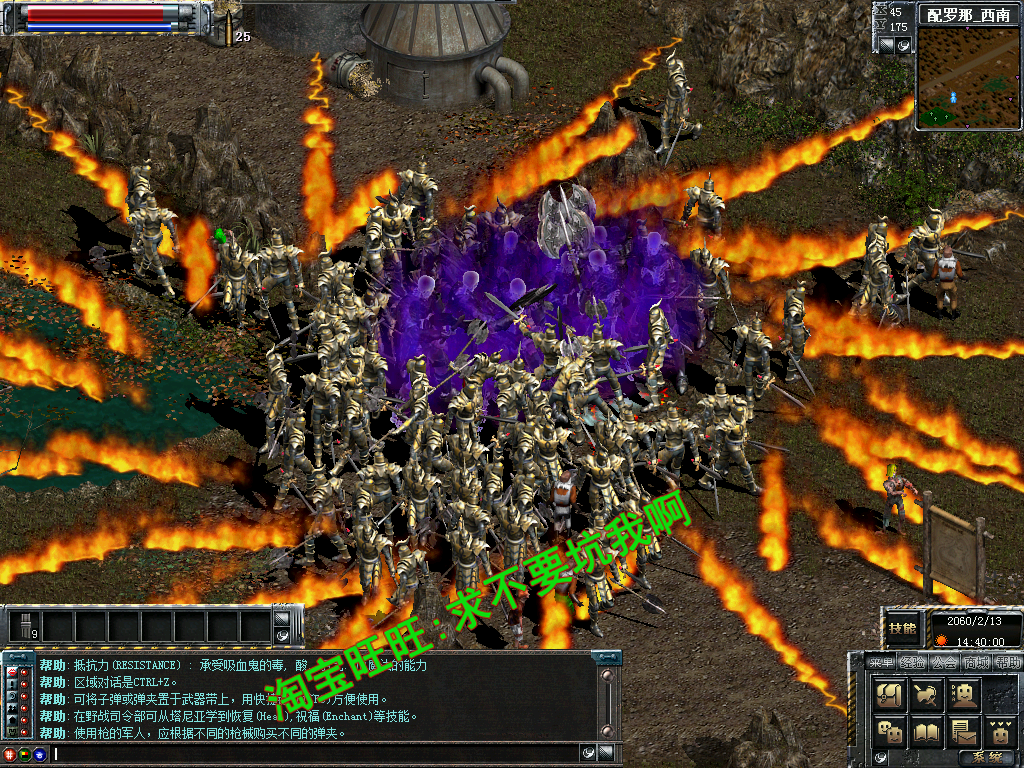1024x768 pixels.
Task: Open the 公会 guild tab
Action: [x=944, y=662]
